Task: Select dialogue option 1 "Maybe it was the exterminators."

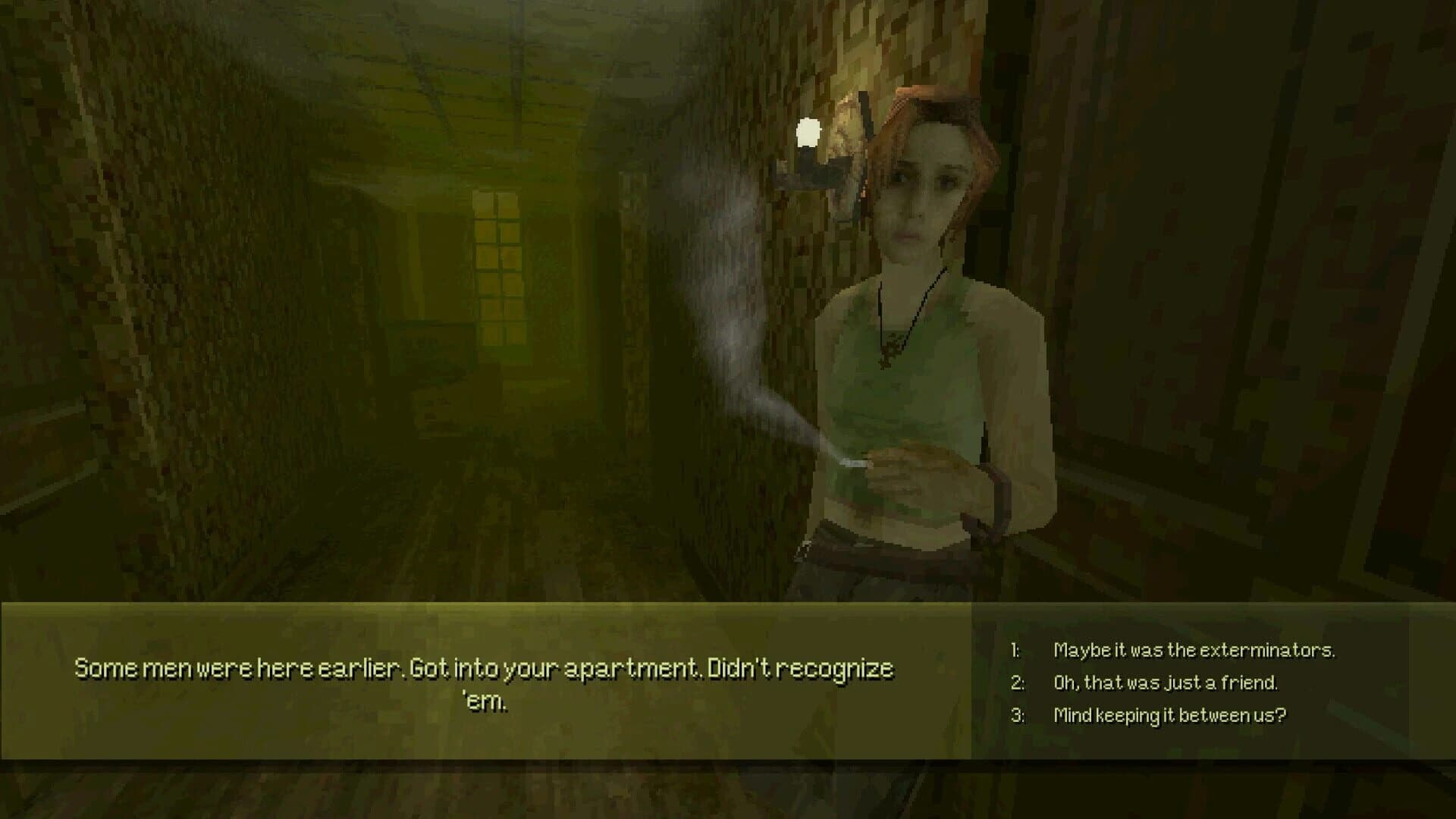Action: (x=1194, y=649)
